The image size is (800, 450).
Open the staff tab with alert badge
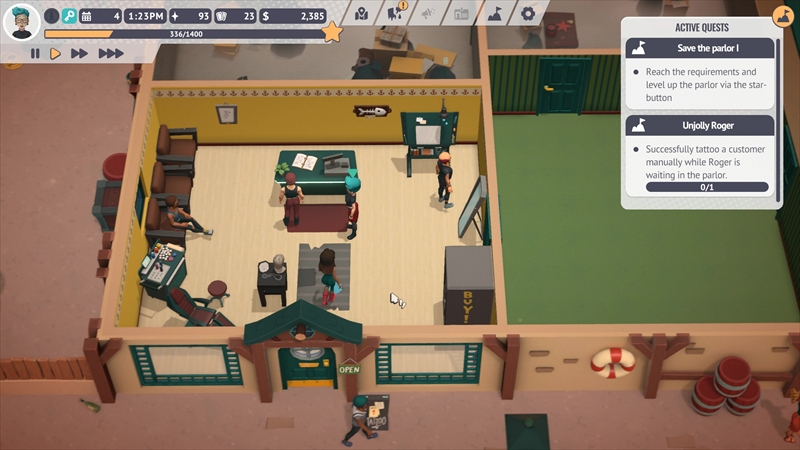click(395, 14)
